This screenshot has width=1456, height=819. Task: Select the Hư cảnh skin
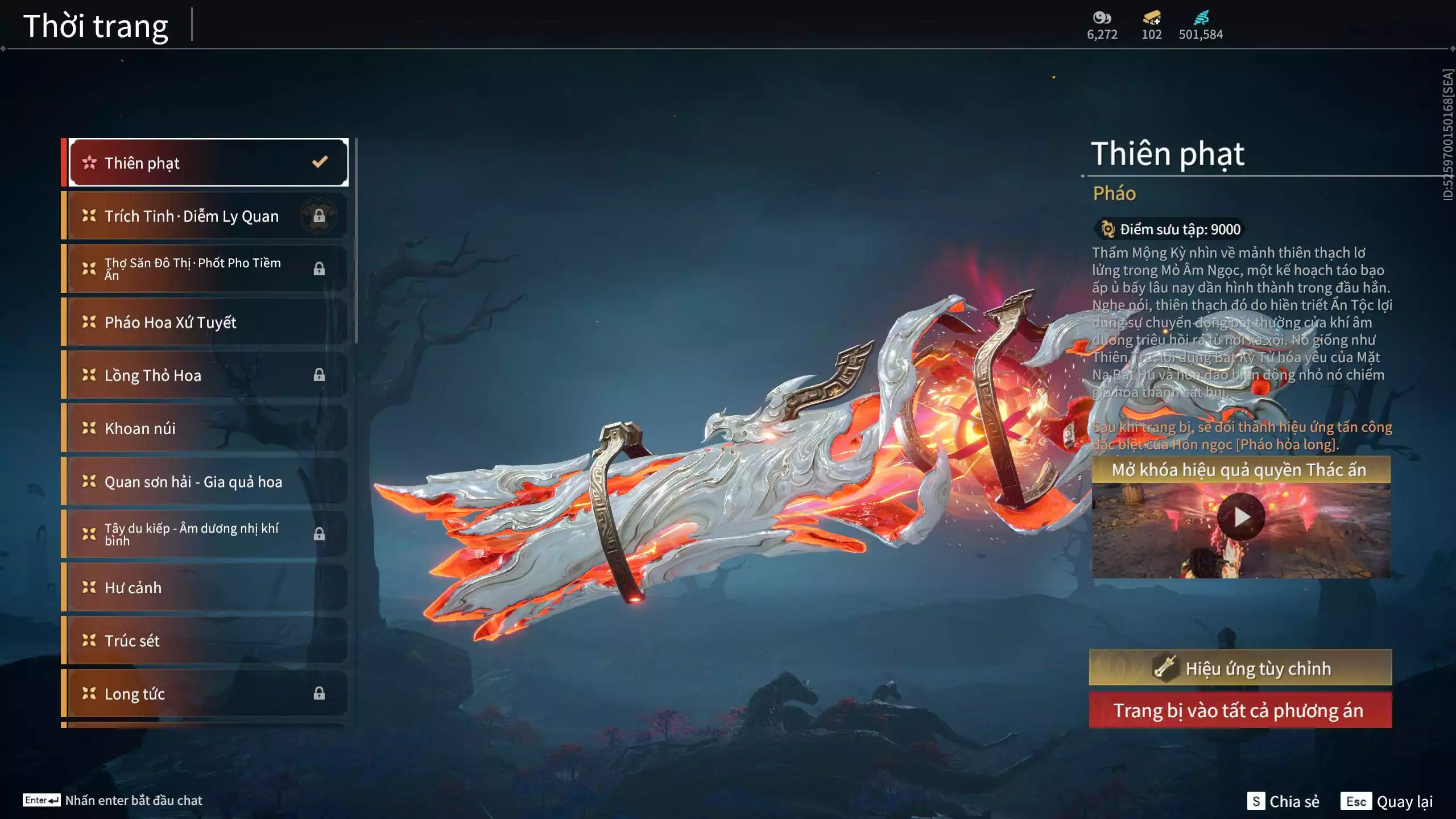[x=208, y=588]
